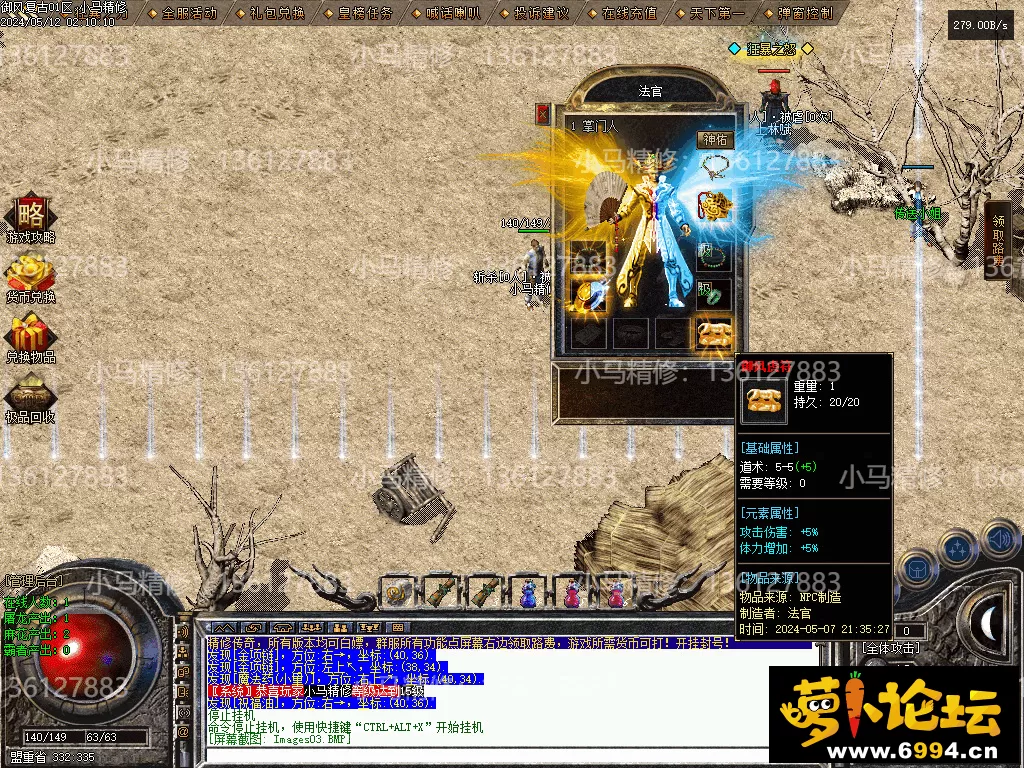
Task: Open the 礼包兑换 menu
Action: 270,13
